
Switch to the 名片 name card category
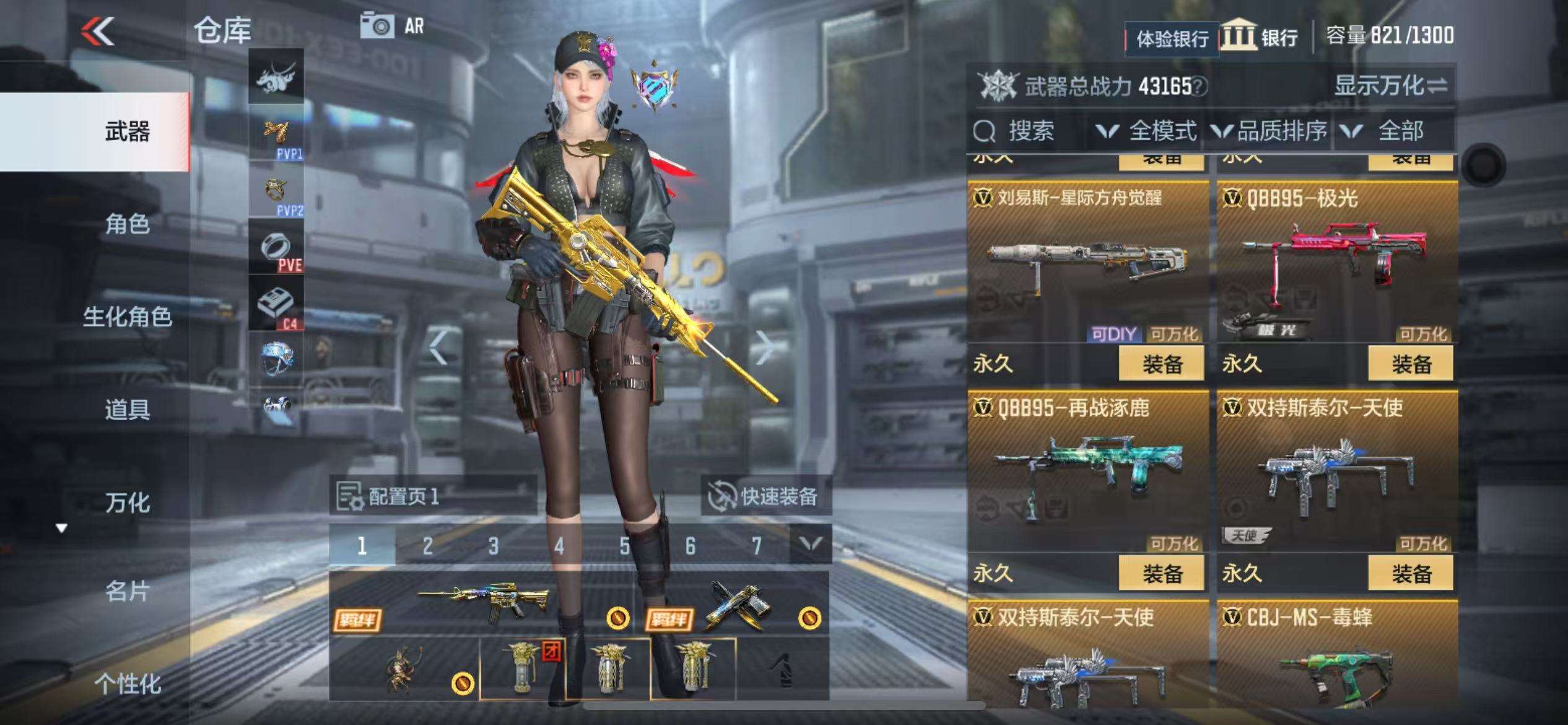point(127,591)
